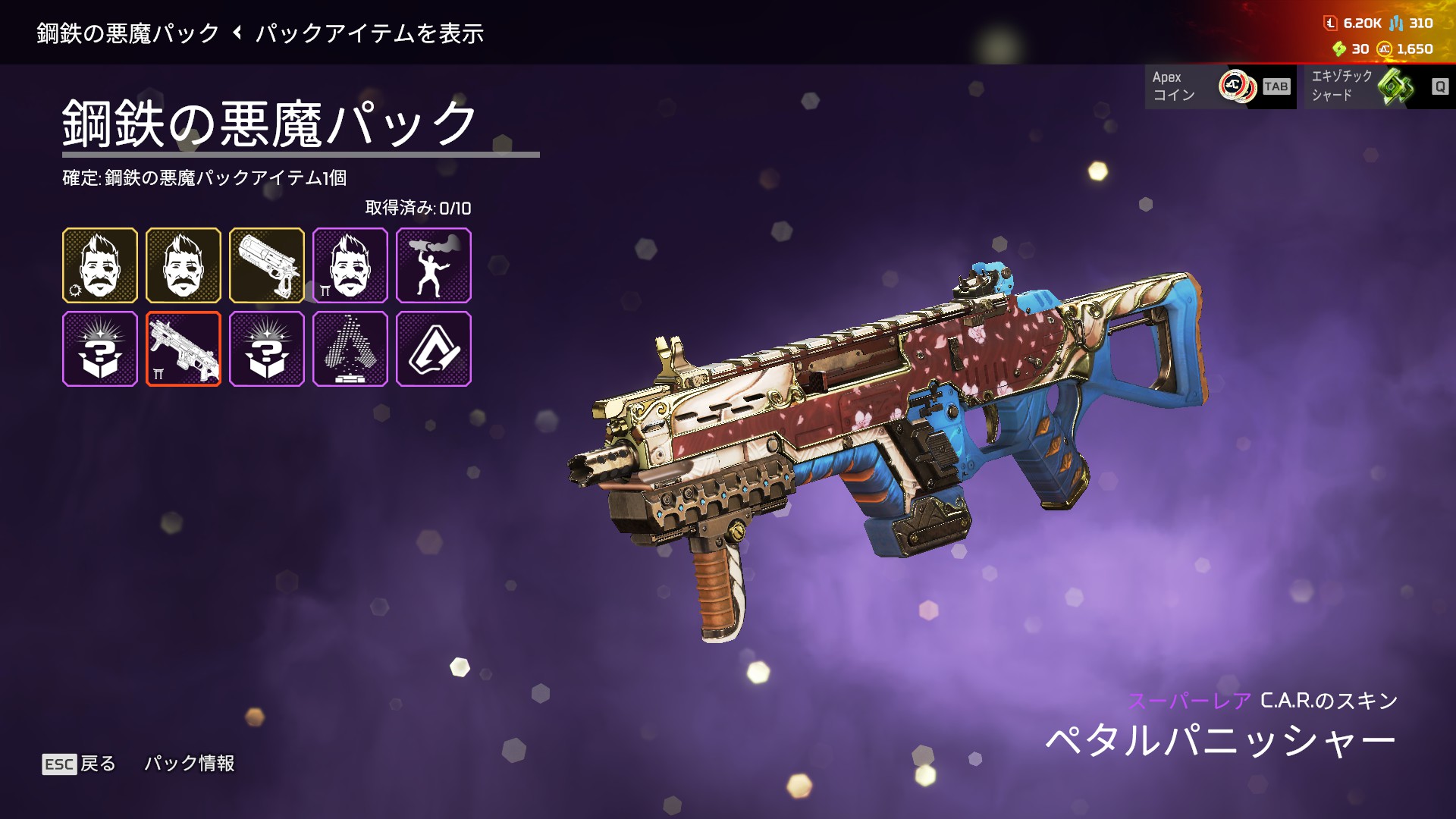Open the Apex コイン currency tab
Image resolution: width=1456 pixels, height=819 pixels.
click(x=1219, y=86)
